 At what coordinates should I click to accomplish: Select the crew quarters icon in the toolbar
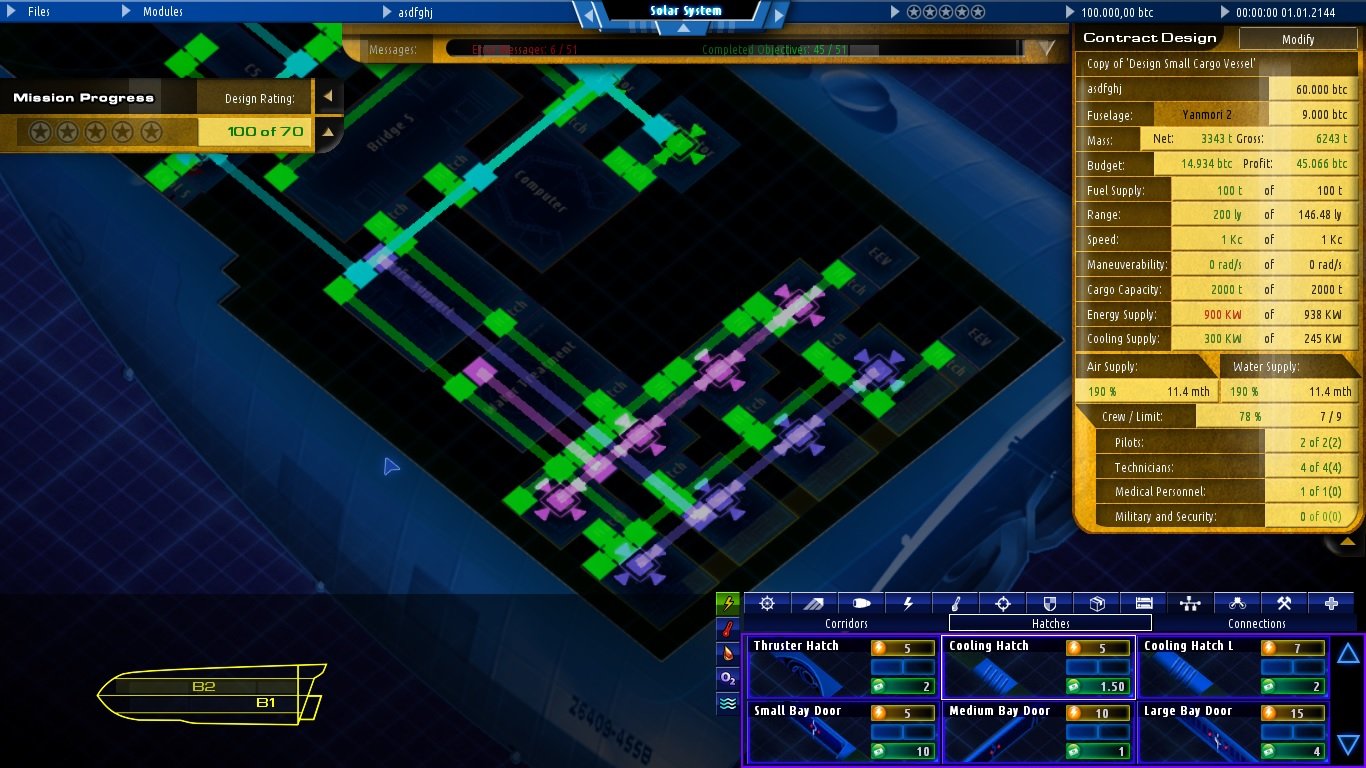tap(1144, 602)
